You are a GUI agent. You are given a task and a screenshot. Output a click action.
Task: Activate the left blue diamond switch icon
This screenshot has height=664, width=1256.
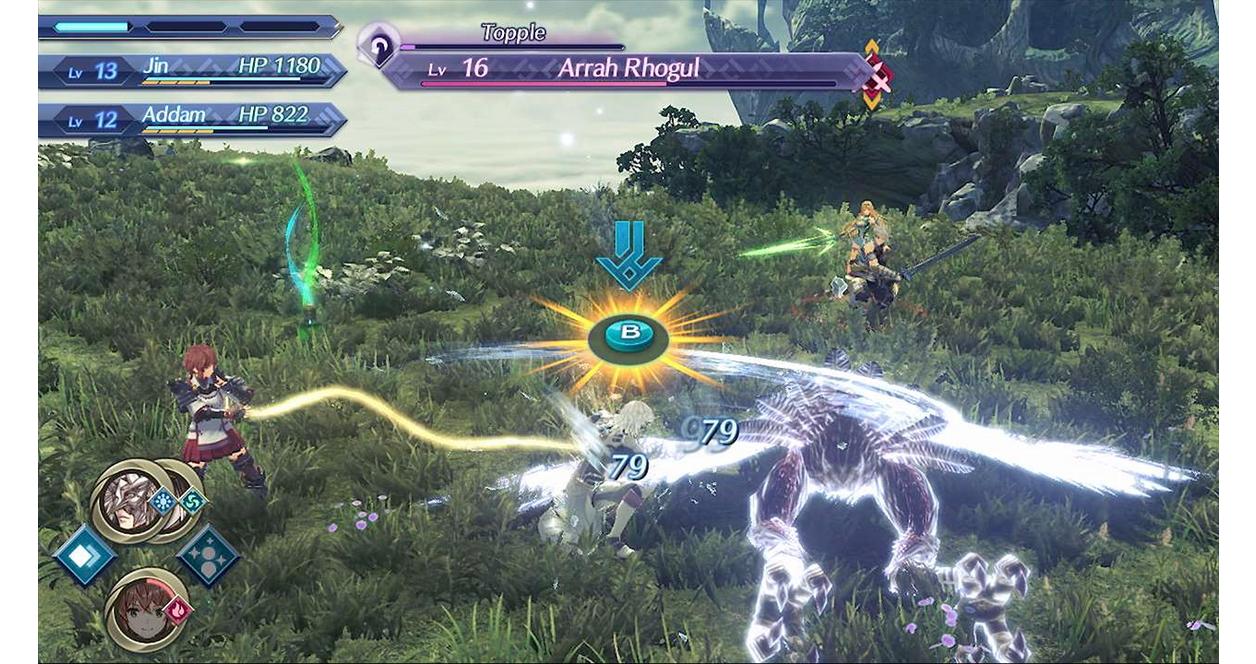[x=84, y=556]
